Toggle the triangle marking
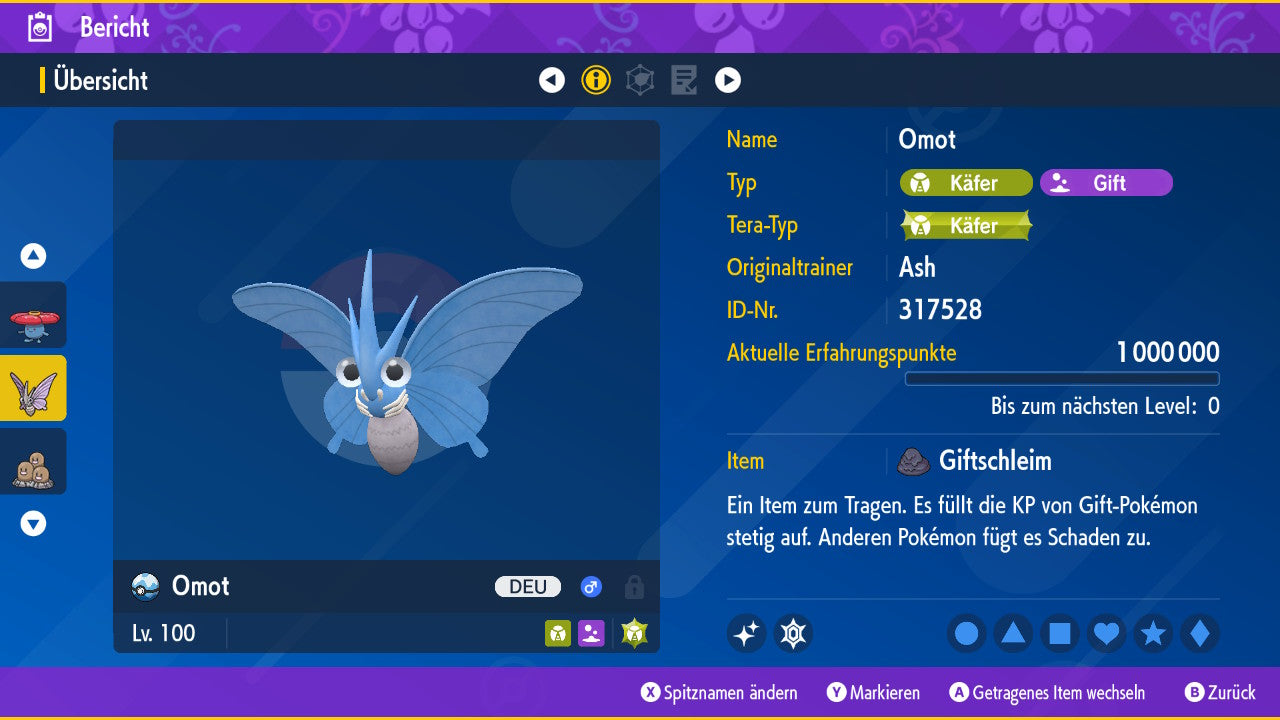1280x720 pixels. pyautogui.click(x=1013, y=633)
